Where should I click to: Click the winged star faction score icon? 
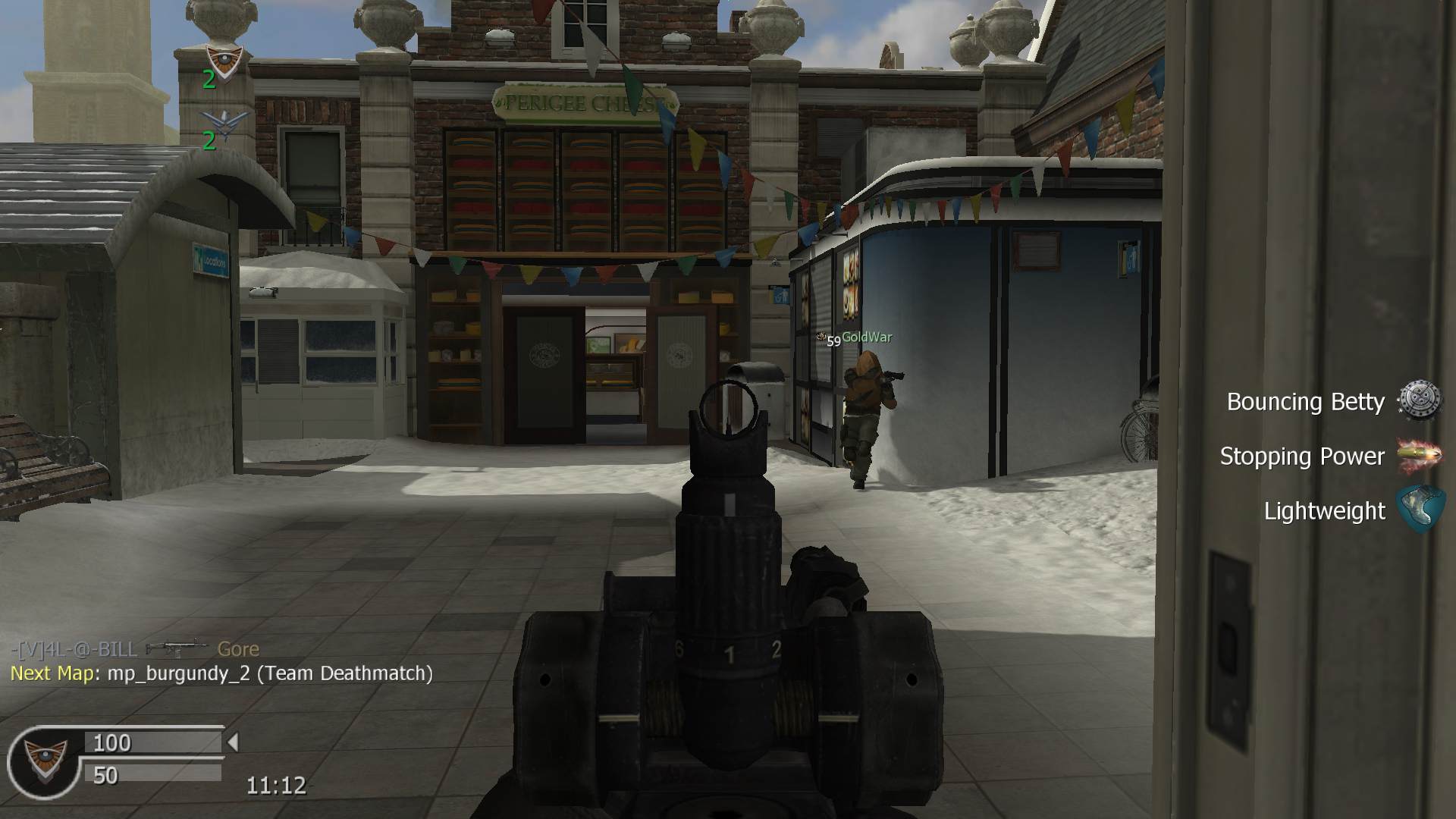[x=224, y=122]
